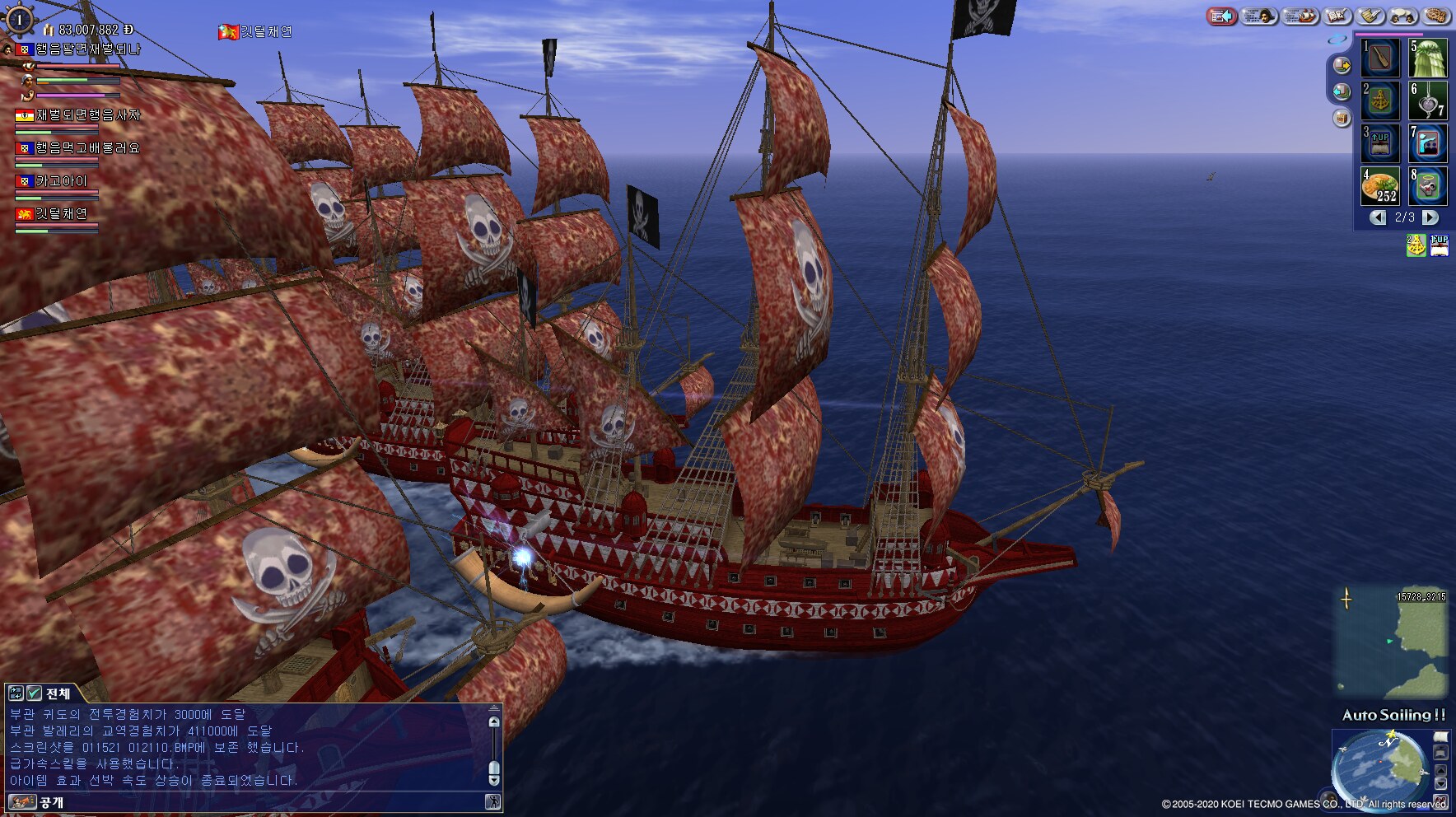1456x817 pixels.
Task: Use the oar skill in slot 1
Action: click(1379, 58)
